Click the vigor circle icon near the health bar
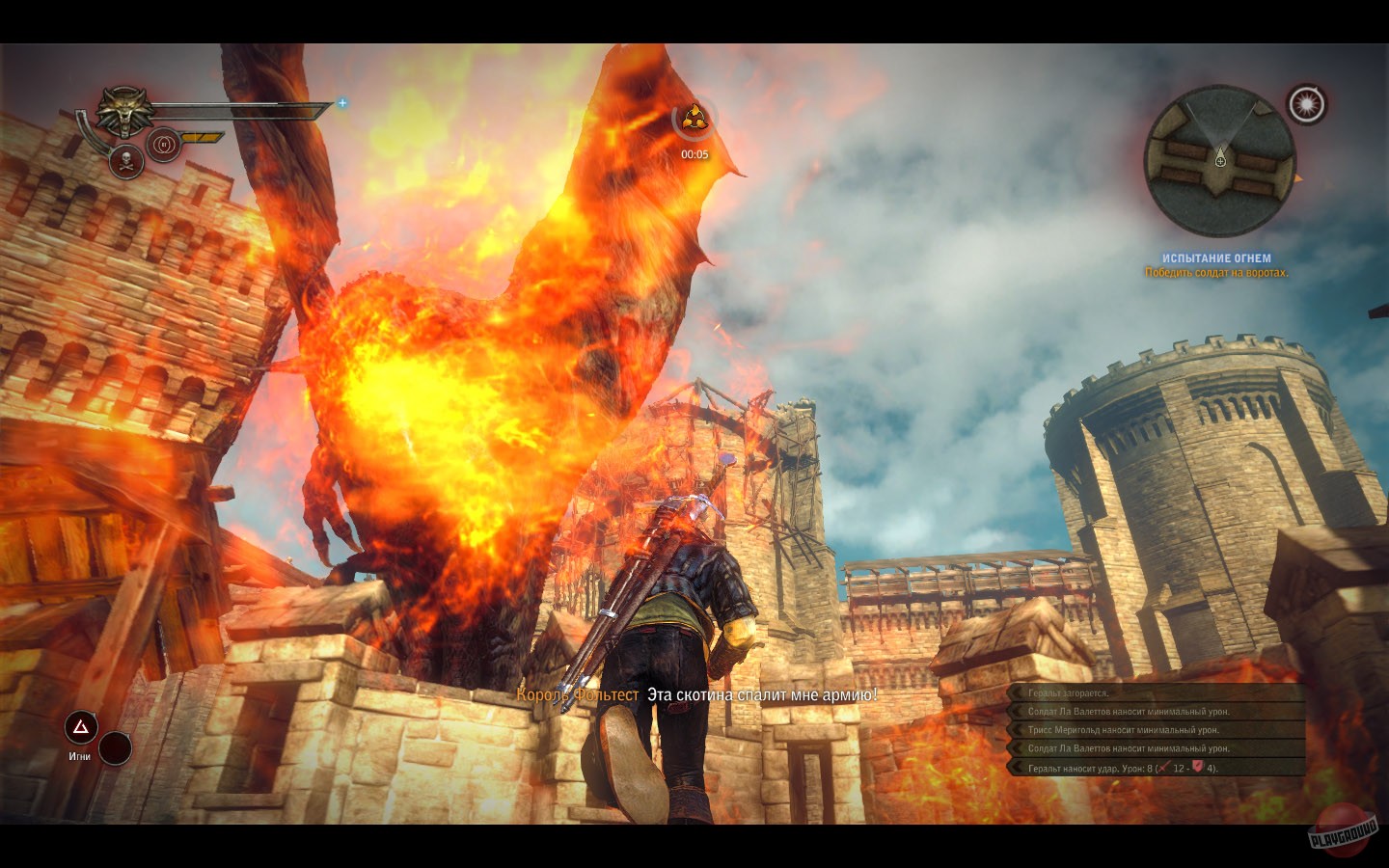Screen dimensions: 1389x868 164,143
